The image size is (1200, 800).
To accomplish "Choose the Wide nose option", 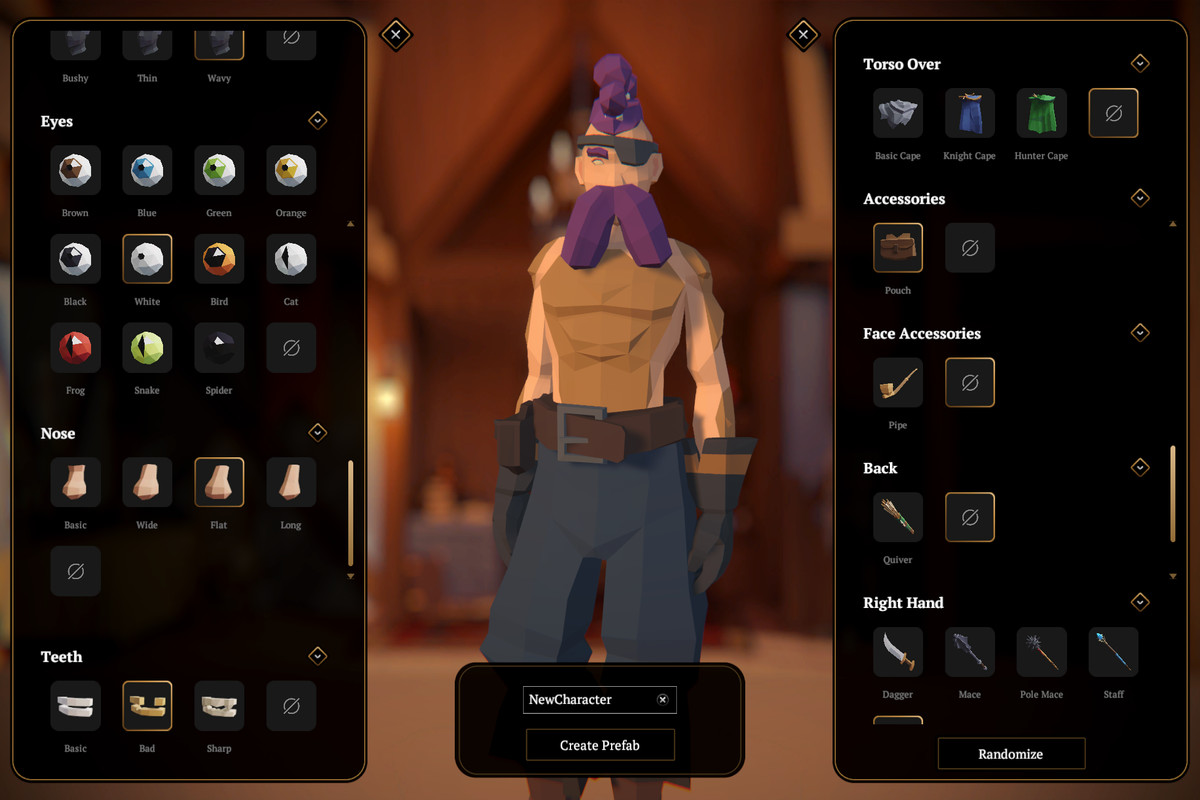I will click(147, 483).
